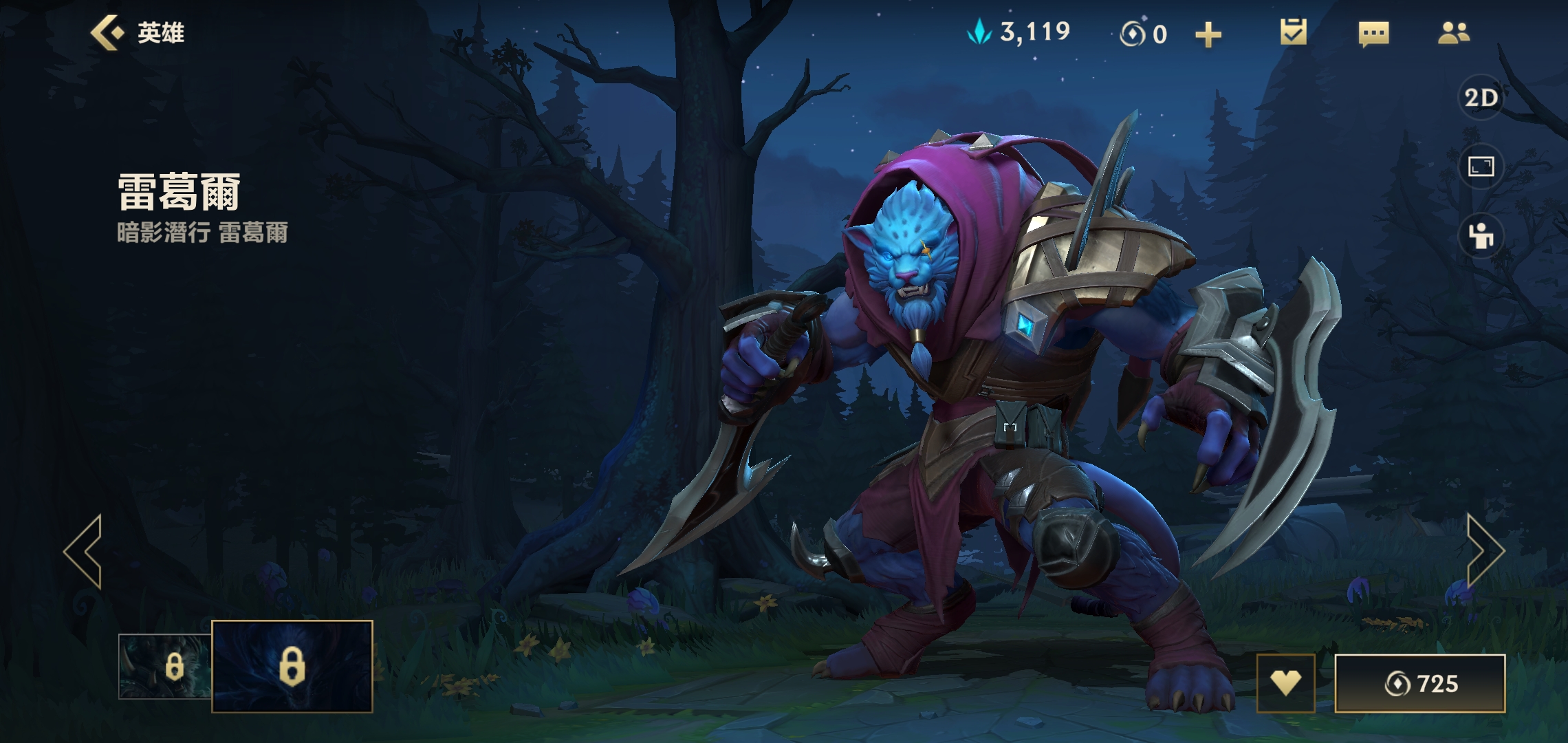The width and height of the screenshot is (1568, 743).
Task: Open the chat speech bubble
Action: 1373,34
